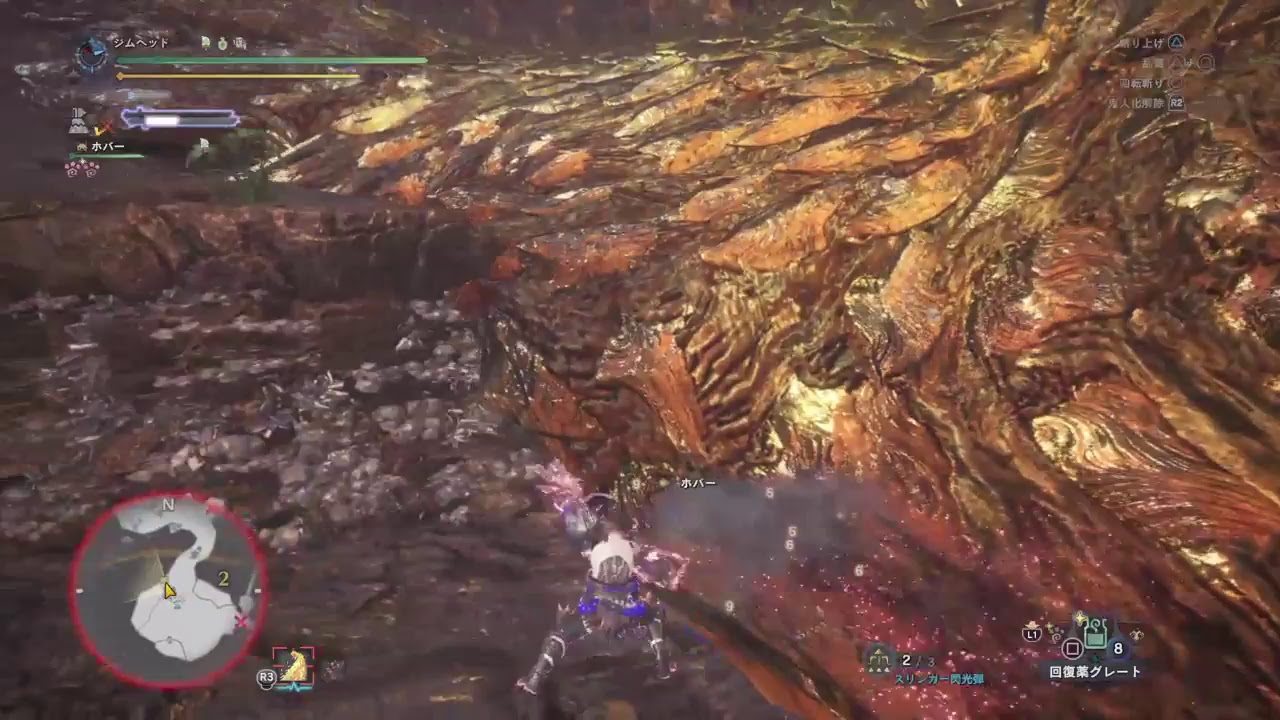This screenshot has width=1280, height=720.
Task: Click the zone number 2 on the minimap
Action: 223,577
